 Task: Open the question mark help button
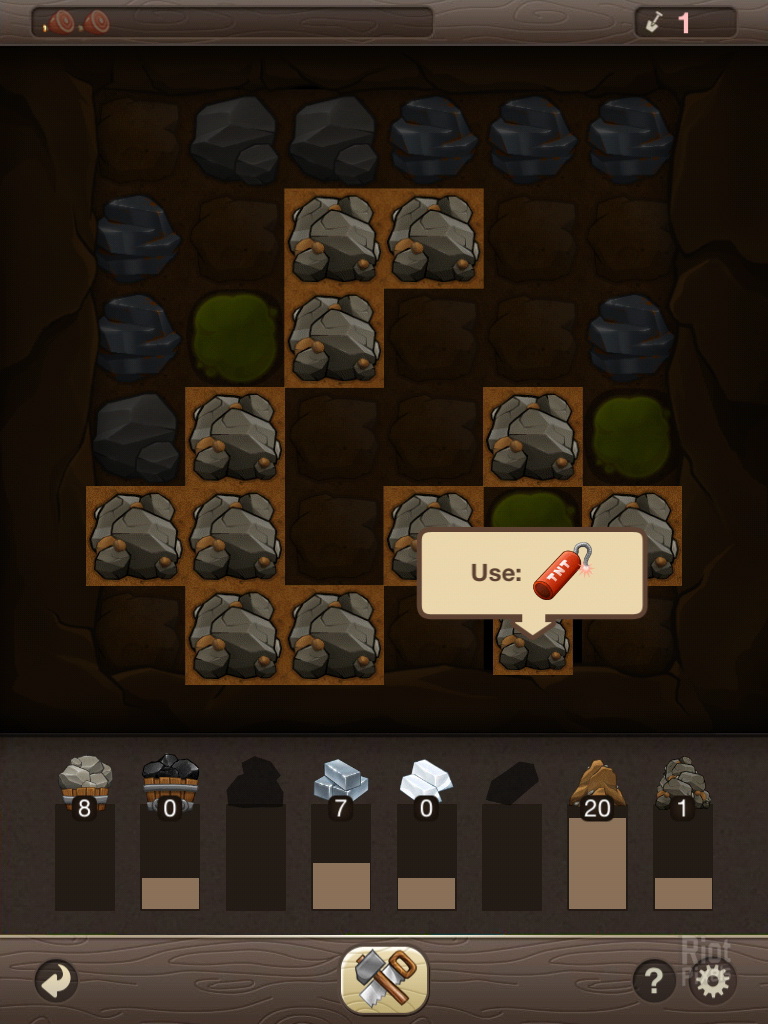click(x=653, y=981)
